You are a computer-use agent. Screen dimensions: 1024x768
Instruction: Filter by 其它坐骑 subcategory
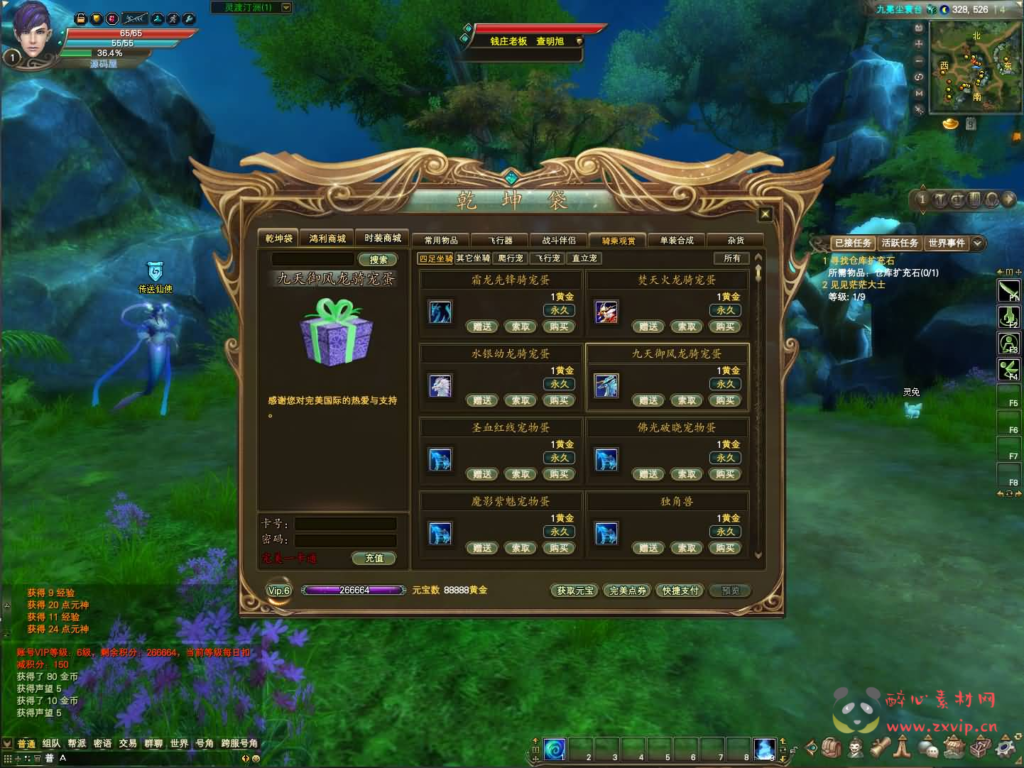tap(475, 259)
